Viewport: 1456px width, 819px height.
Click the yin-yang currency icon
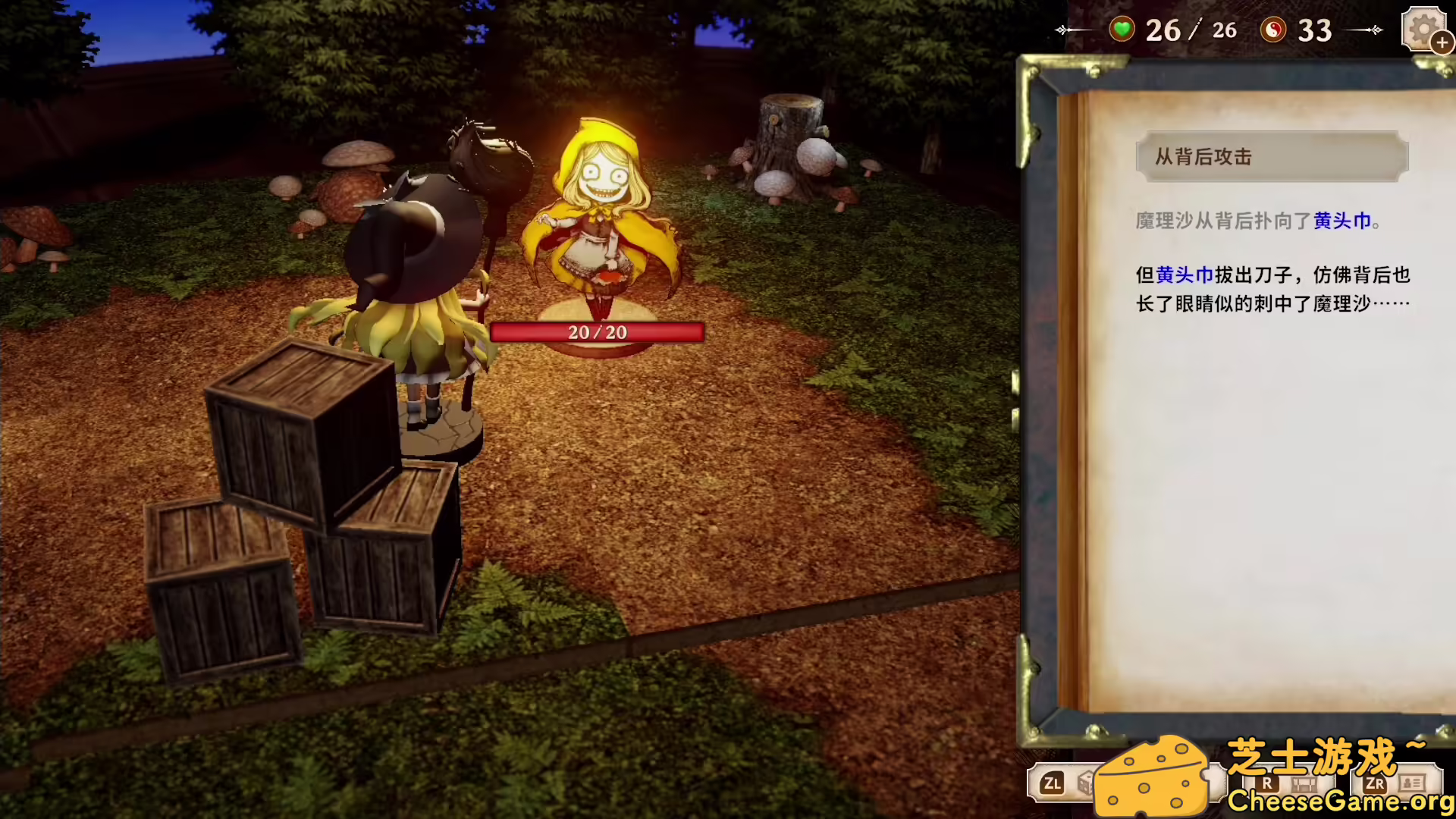[x=1273, y=30]
